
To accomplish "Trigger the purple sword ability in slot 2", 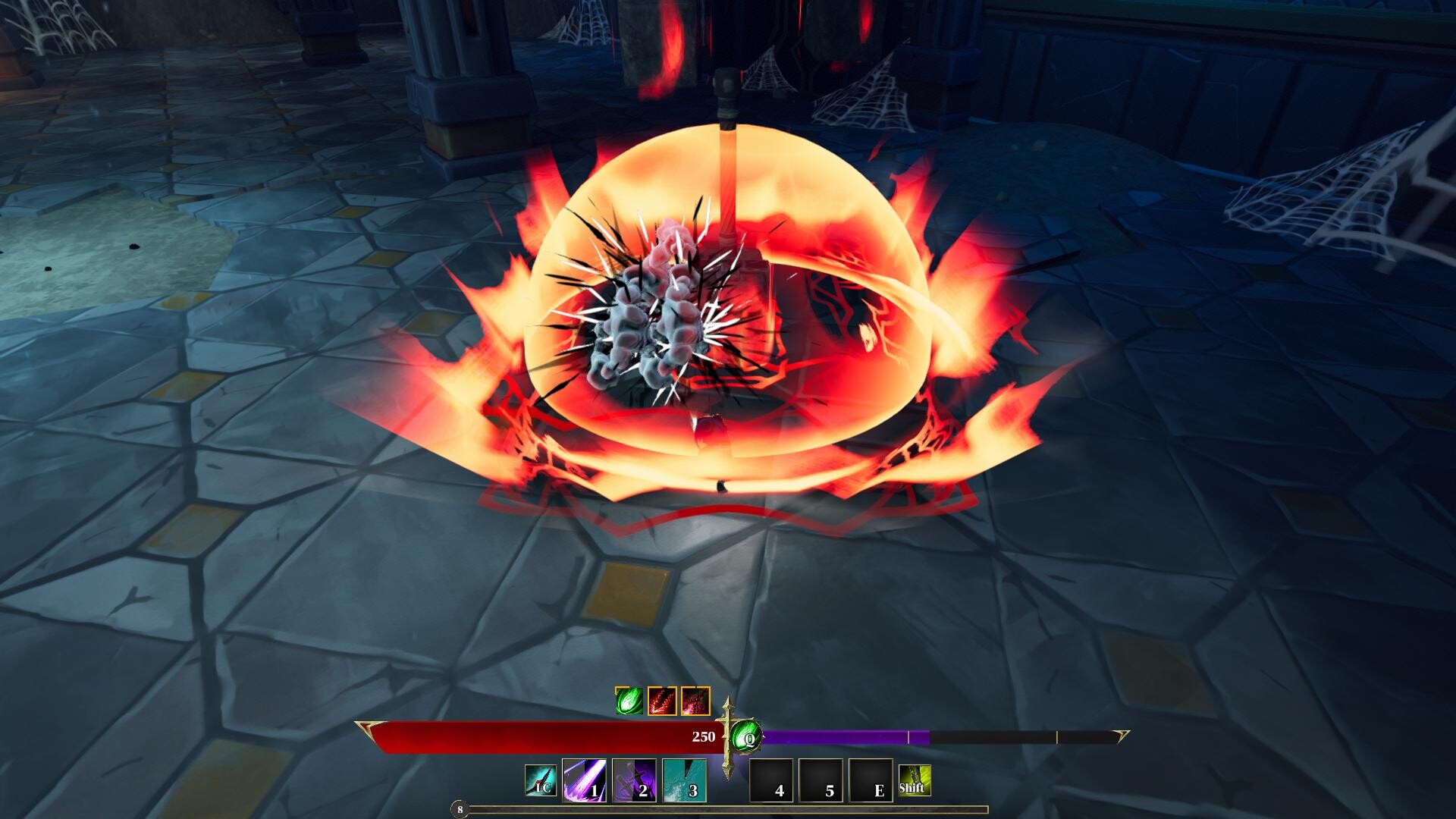I will [x=634, y=780].
